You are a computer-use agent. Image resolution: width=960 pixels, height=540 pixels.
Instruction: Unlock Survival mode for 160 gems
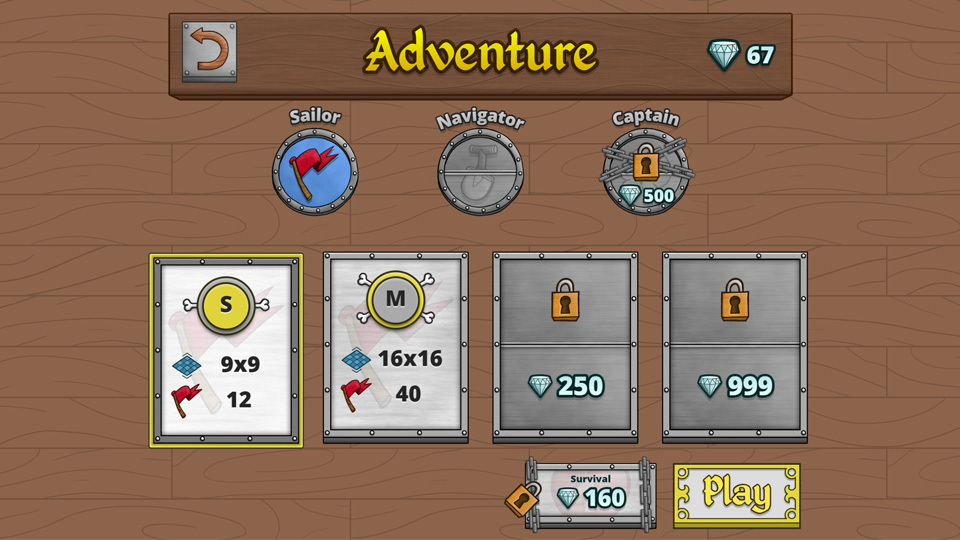590,493
